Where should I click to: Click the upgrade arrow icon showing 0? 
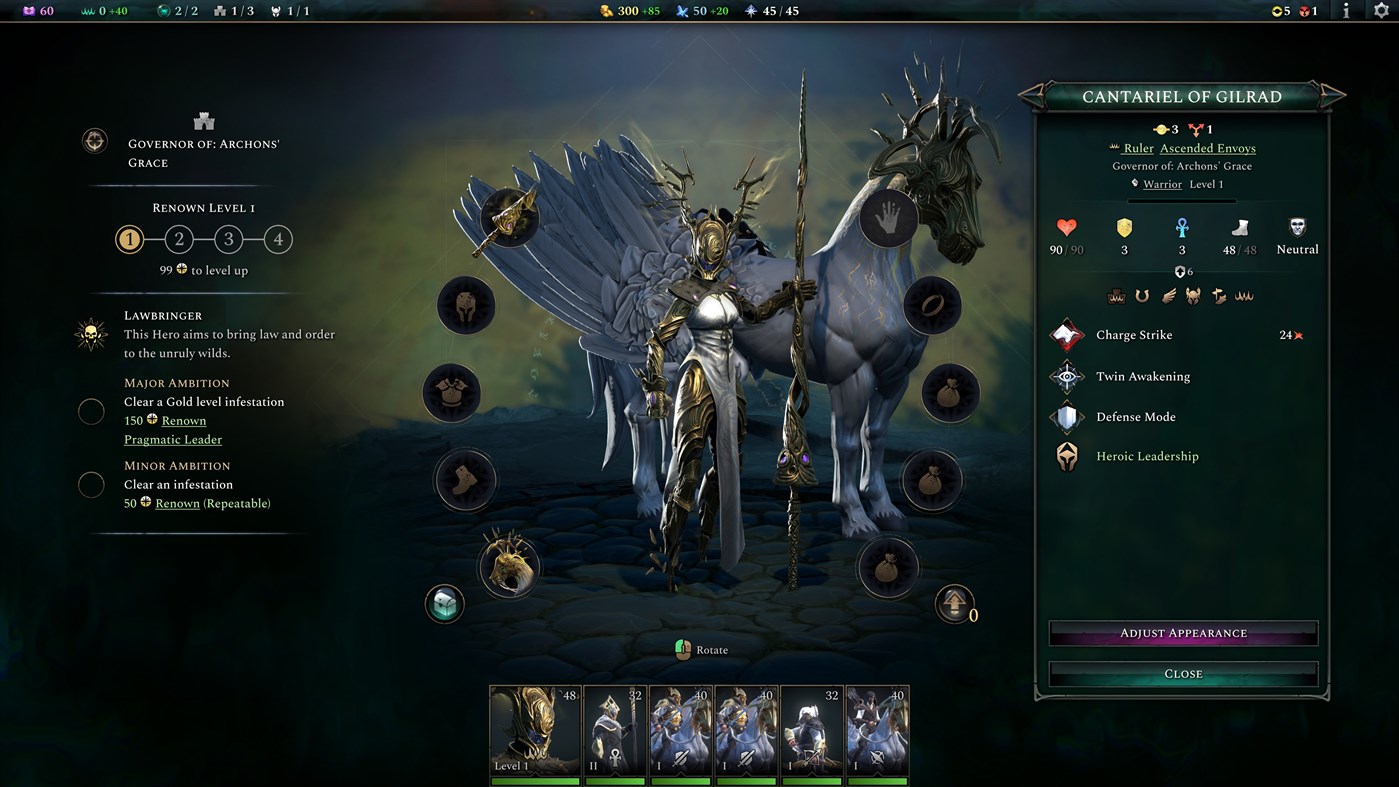pos(953,604)
